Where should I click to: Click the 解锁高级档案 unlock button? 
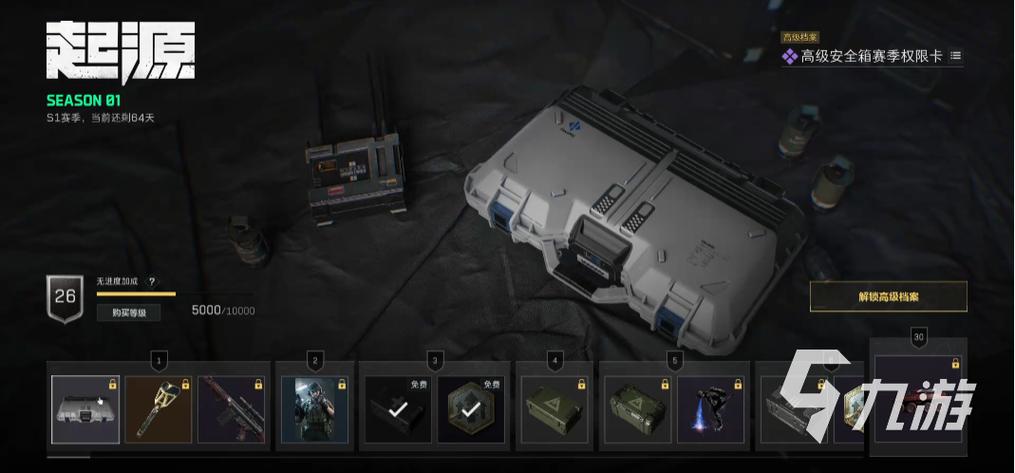coord(888,297)
